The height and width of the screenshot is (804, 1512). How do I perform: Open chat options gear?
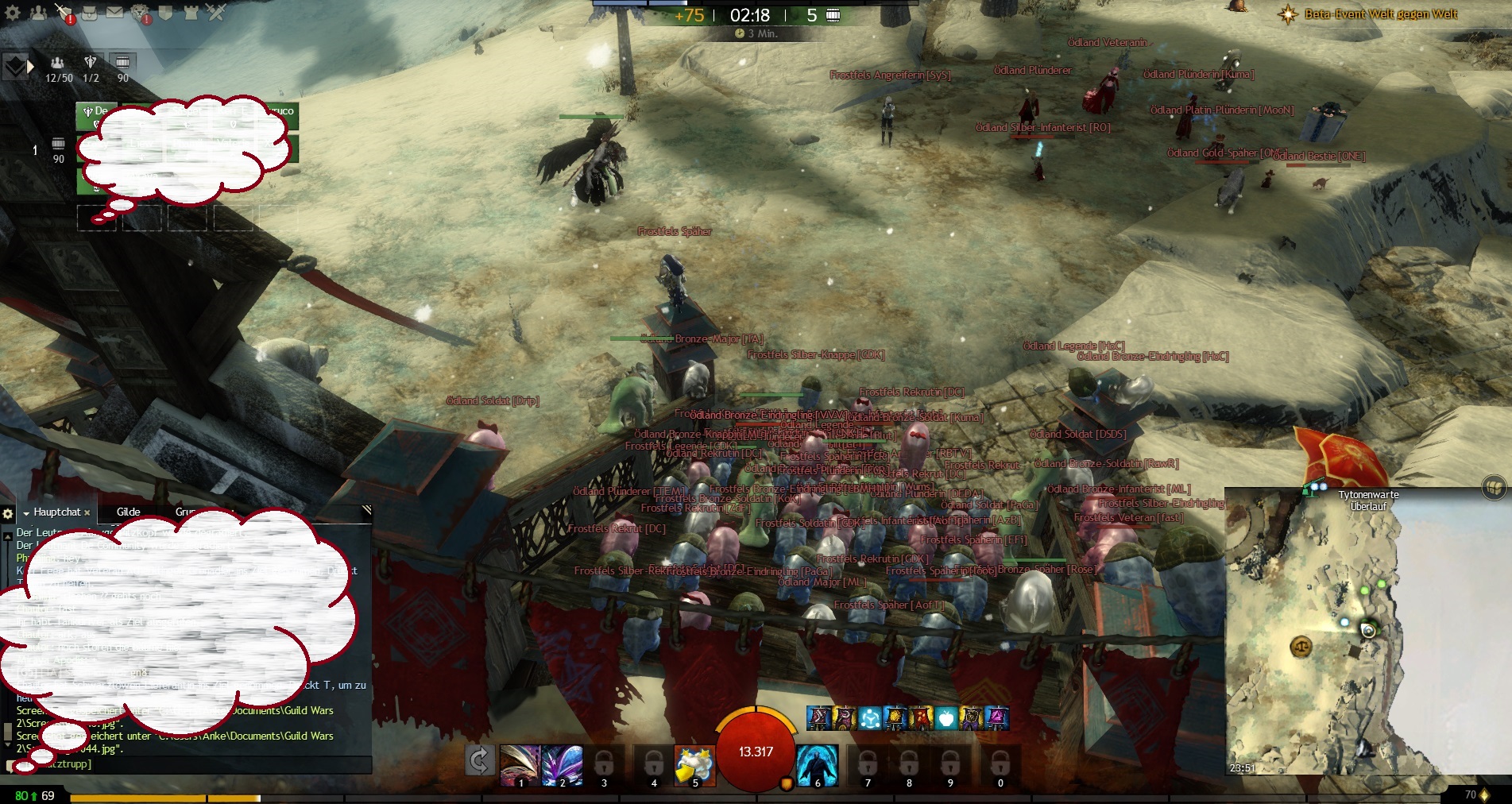(x=8, y=513)
